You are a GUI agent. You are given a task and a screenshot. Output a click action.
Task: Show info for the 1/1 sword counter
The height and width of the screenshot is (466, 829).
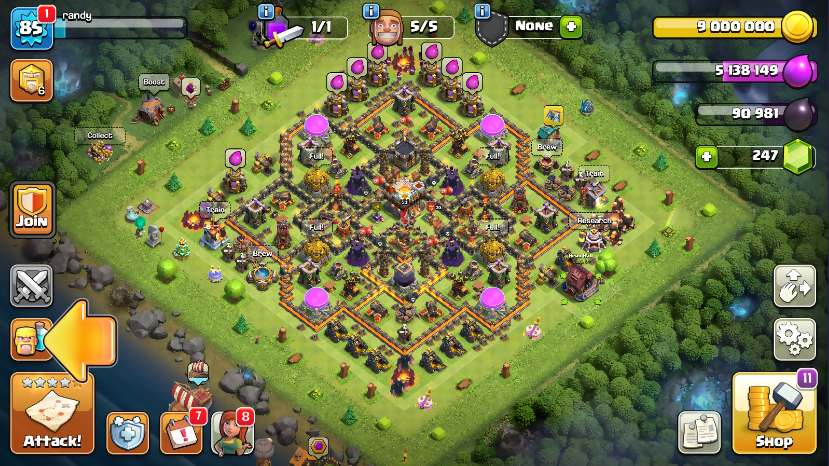[266, 11]
